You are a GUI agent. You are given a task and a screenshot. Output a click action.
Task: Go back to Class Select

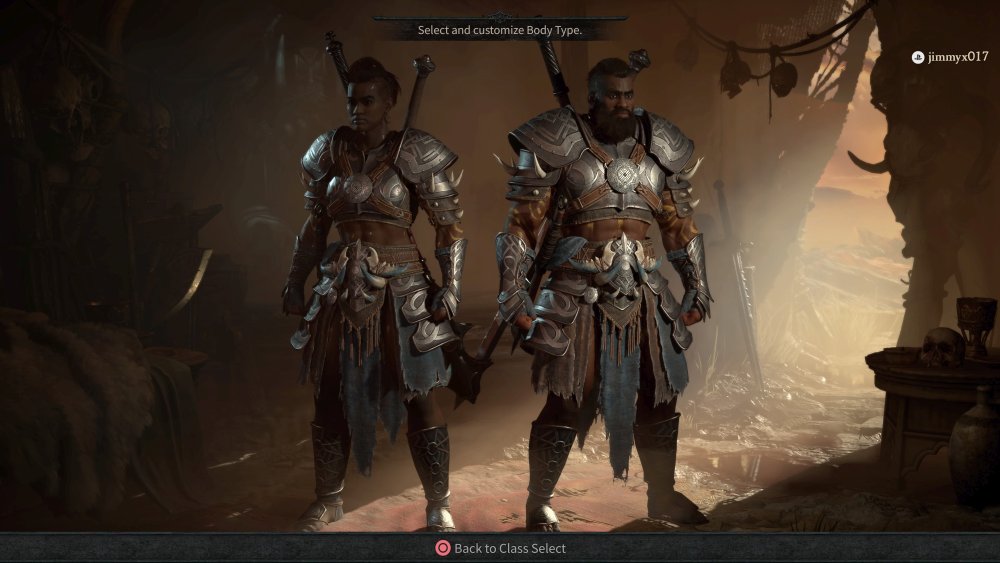(500, 548)
